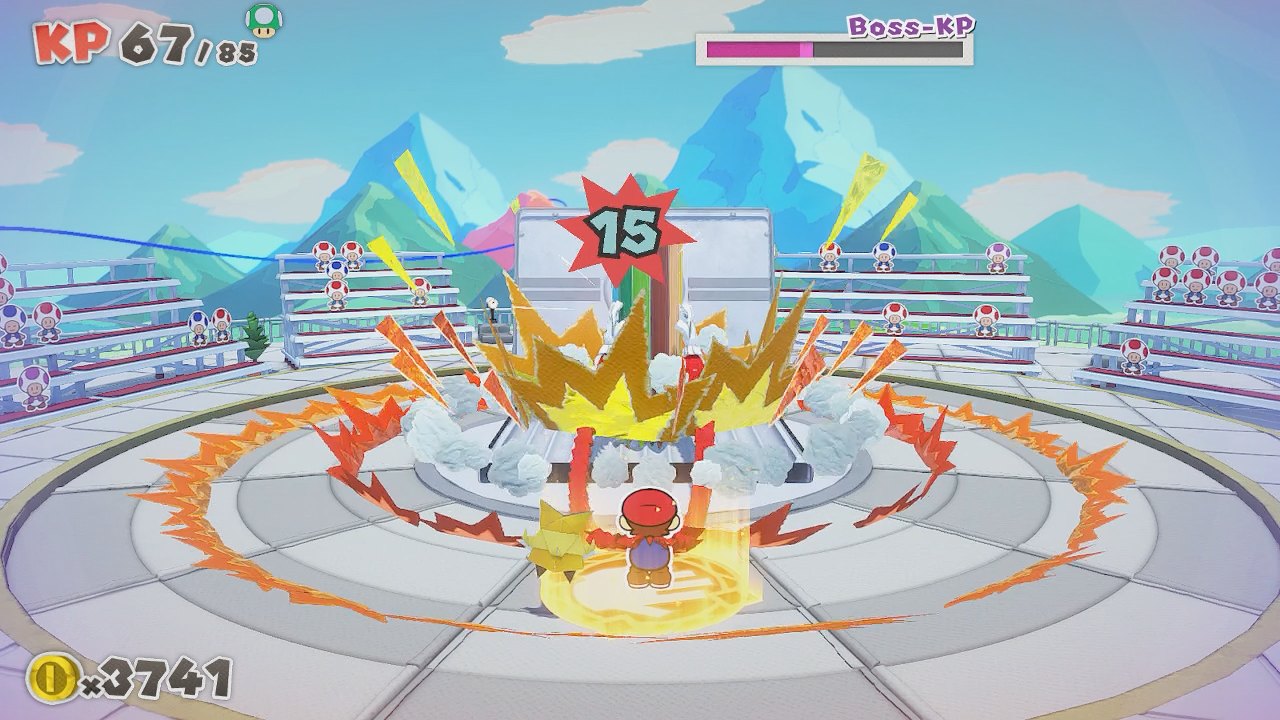The width and height of the screenshot is (1280, 720).
Task: Select the gold coin icon
Action: 48,680
